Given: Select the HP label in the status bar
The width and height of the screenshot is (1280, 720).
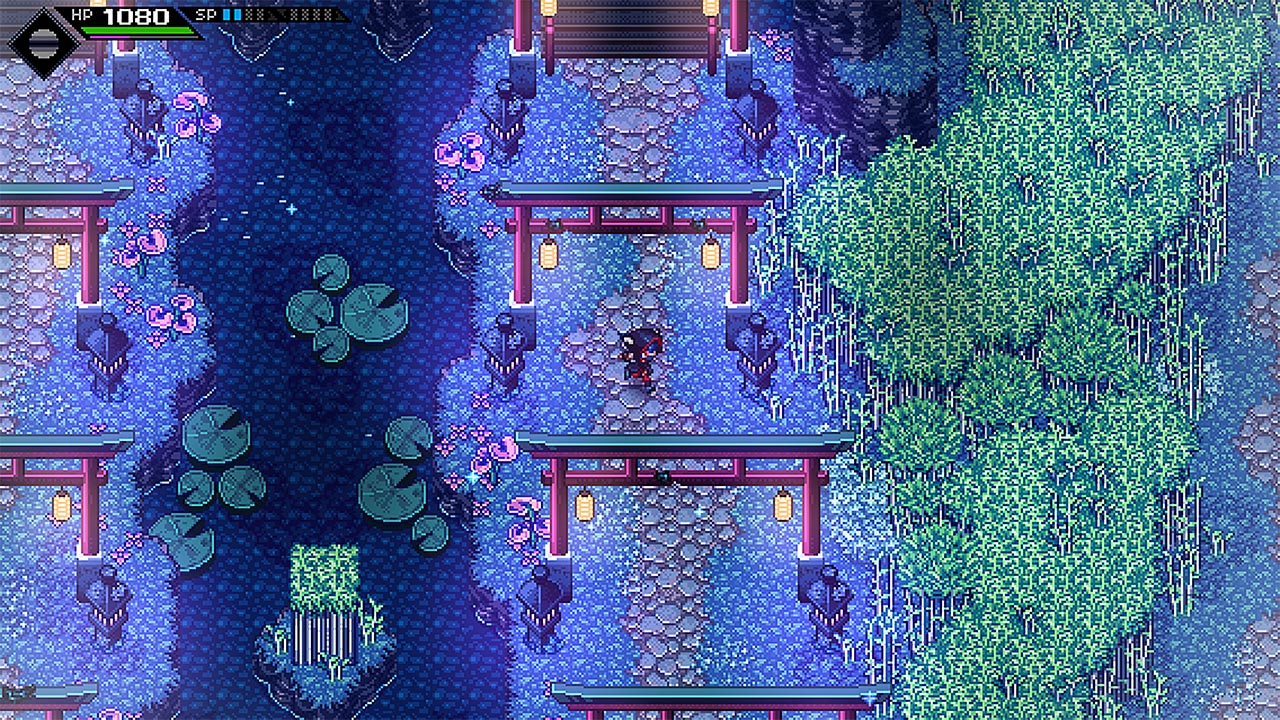Looking at the screenshot, I should coord(82,14).
